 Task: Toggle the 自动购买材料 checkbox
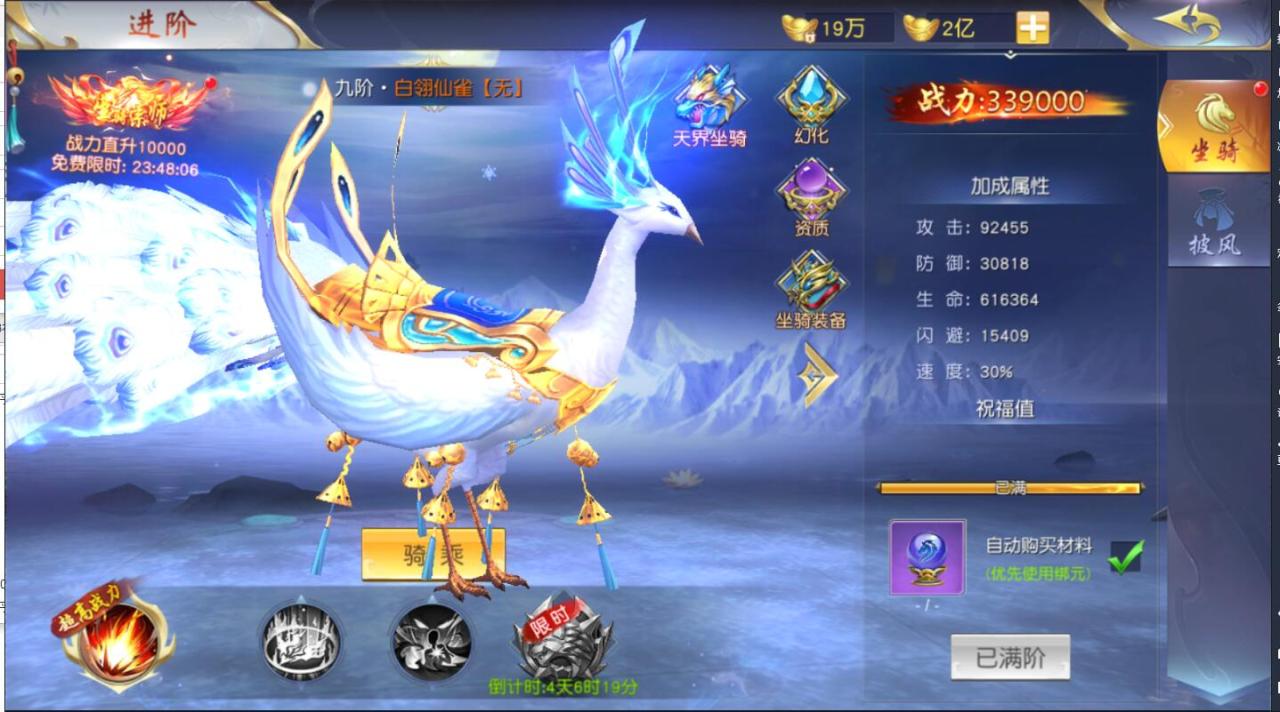(x=1126, y=557)
